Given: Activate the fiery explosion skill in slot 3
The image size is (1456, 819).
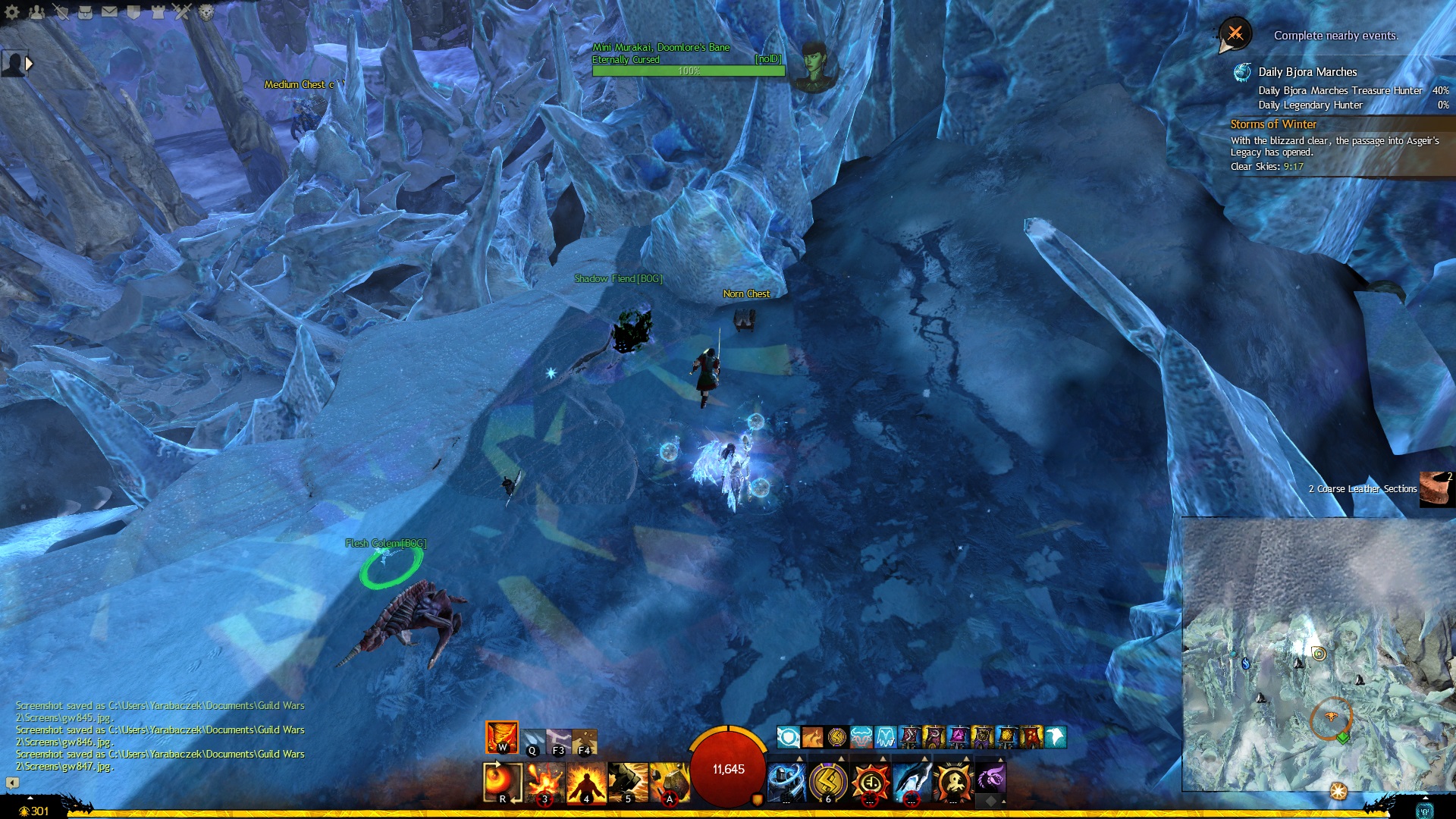Looking at the screenshot, I should 544,782.
